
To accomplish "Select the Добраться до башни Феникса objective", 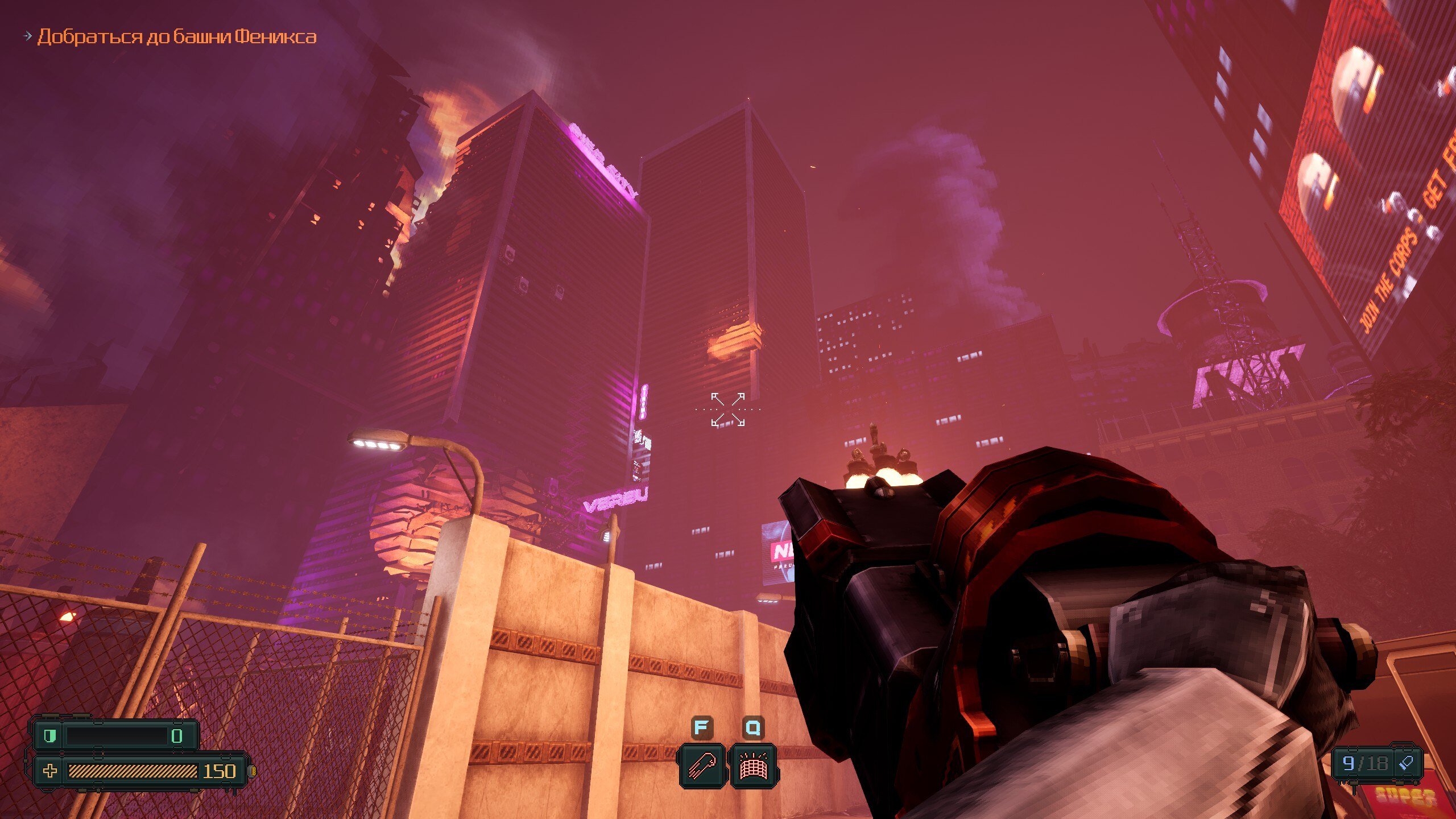I will (176, 37).
